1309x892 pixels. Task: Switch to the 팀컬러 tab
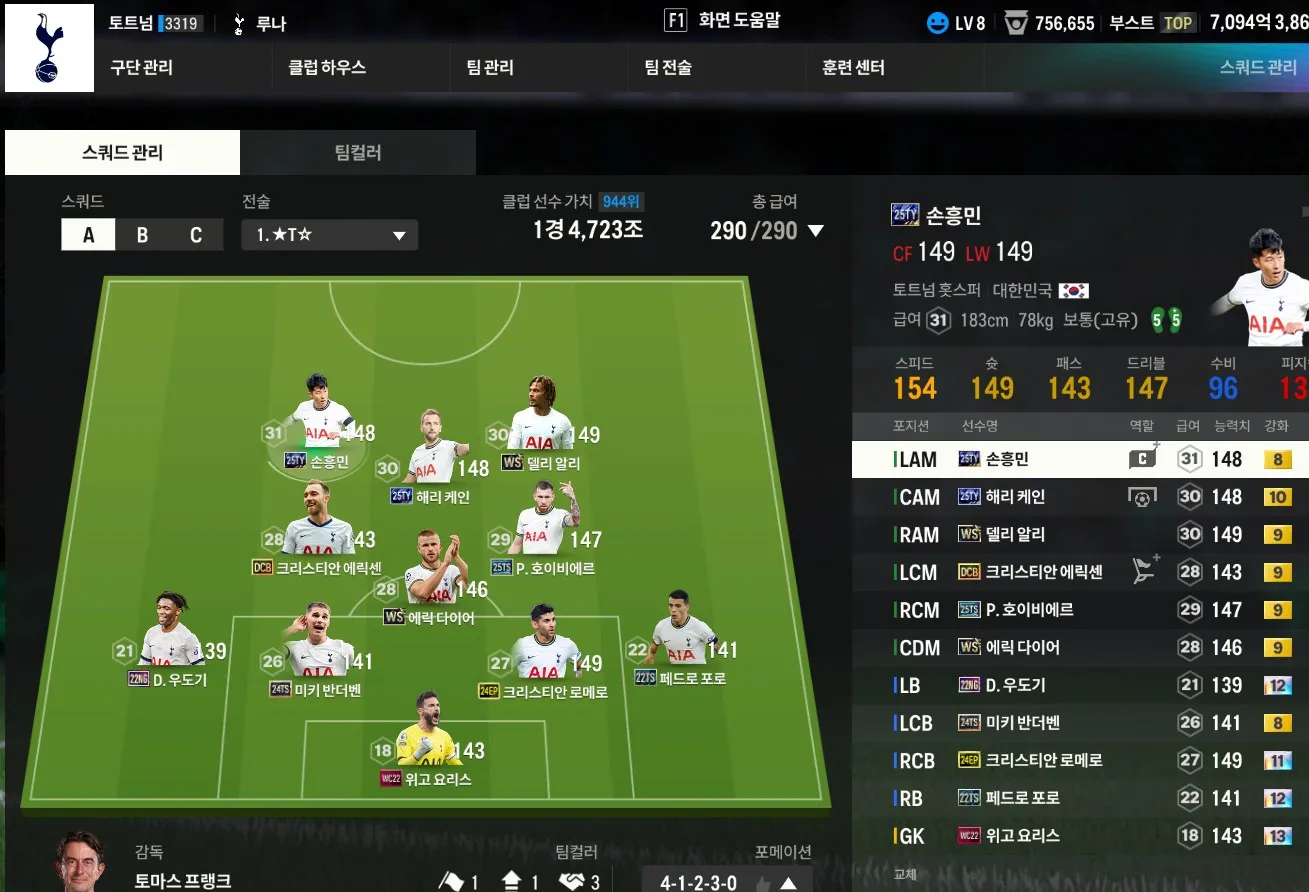tap(357, 153)
